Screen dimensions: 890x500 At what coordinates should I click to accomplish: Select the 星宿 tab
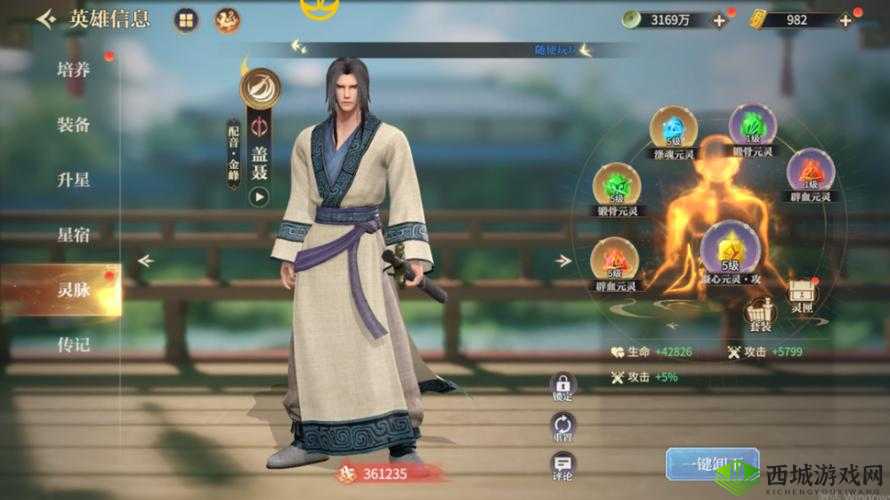[73, 235]
